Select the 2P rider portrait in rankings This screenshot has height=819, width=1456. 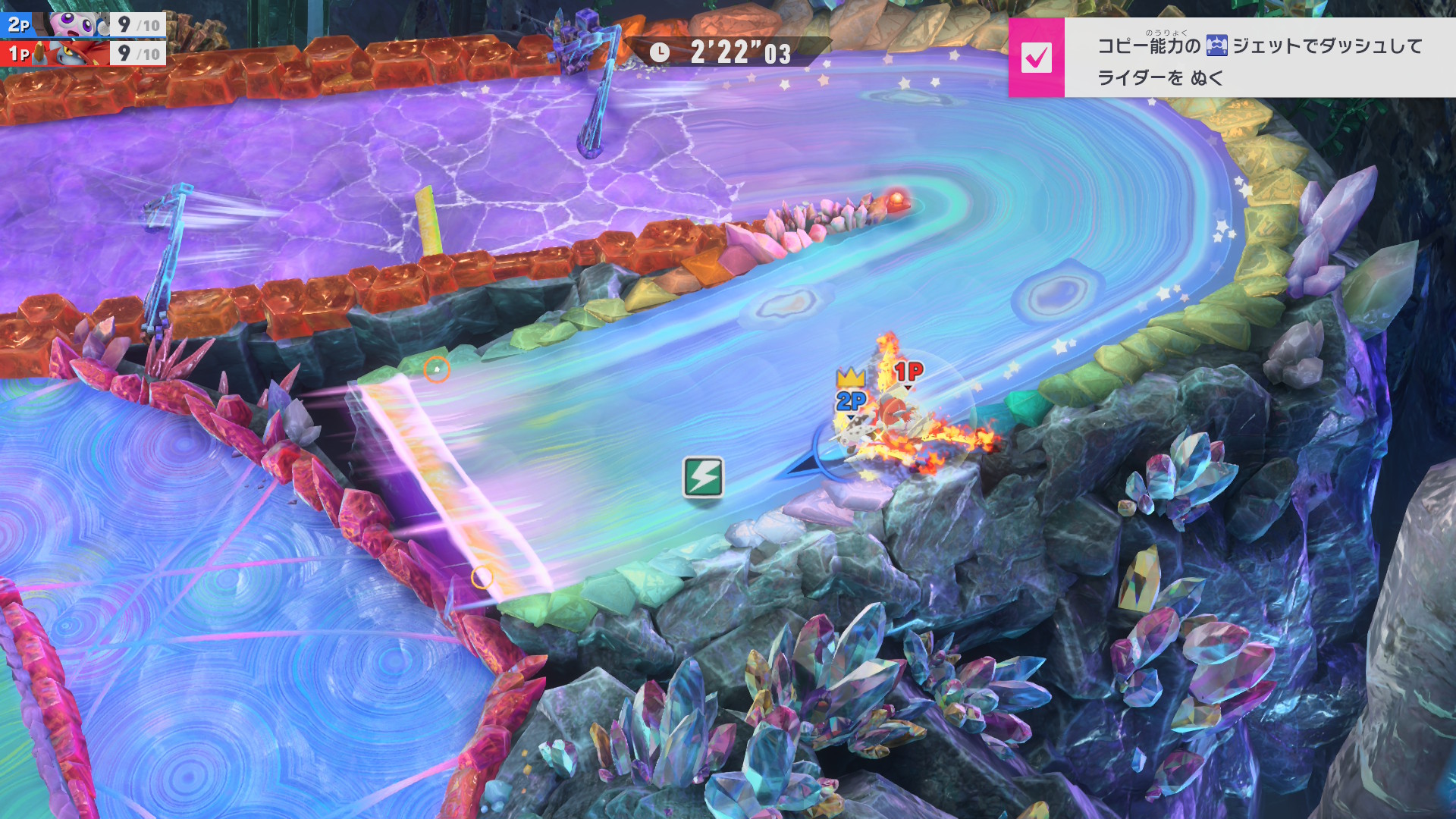[76, 24]
